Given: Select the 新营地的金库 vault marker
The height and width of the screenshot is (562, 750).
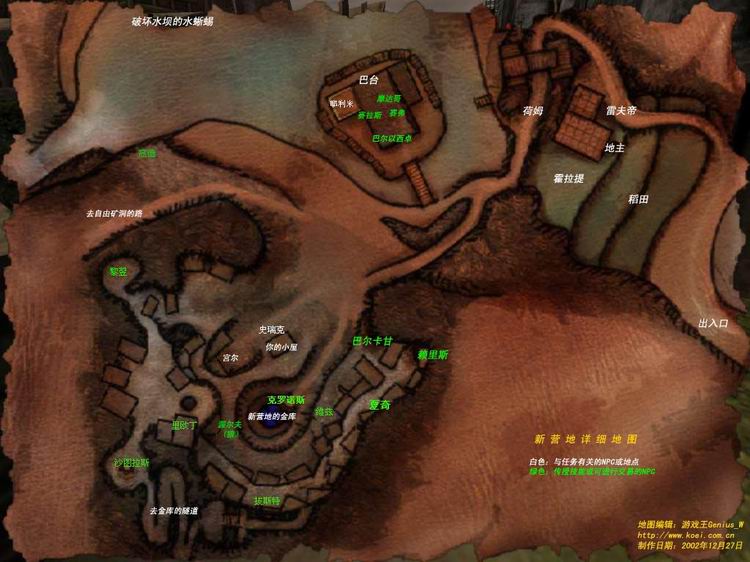Looking at the screenshot, I should click(x=271, y=415).
